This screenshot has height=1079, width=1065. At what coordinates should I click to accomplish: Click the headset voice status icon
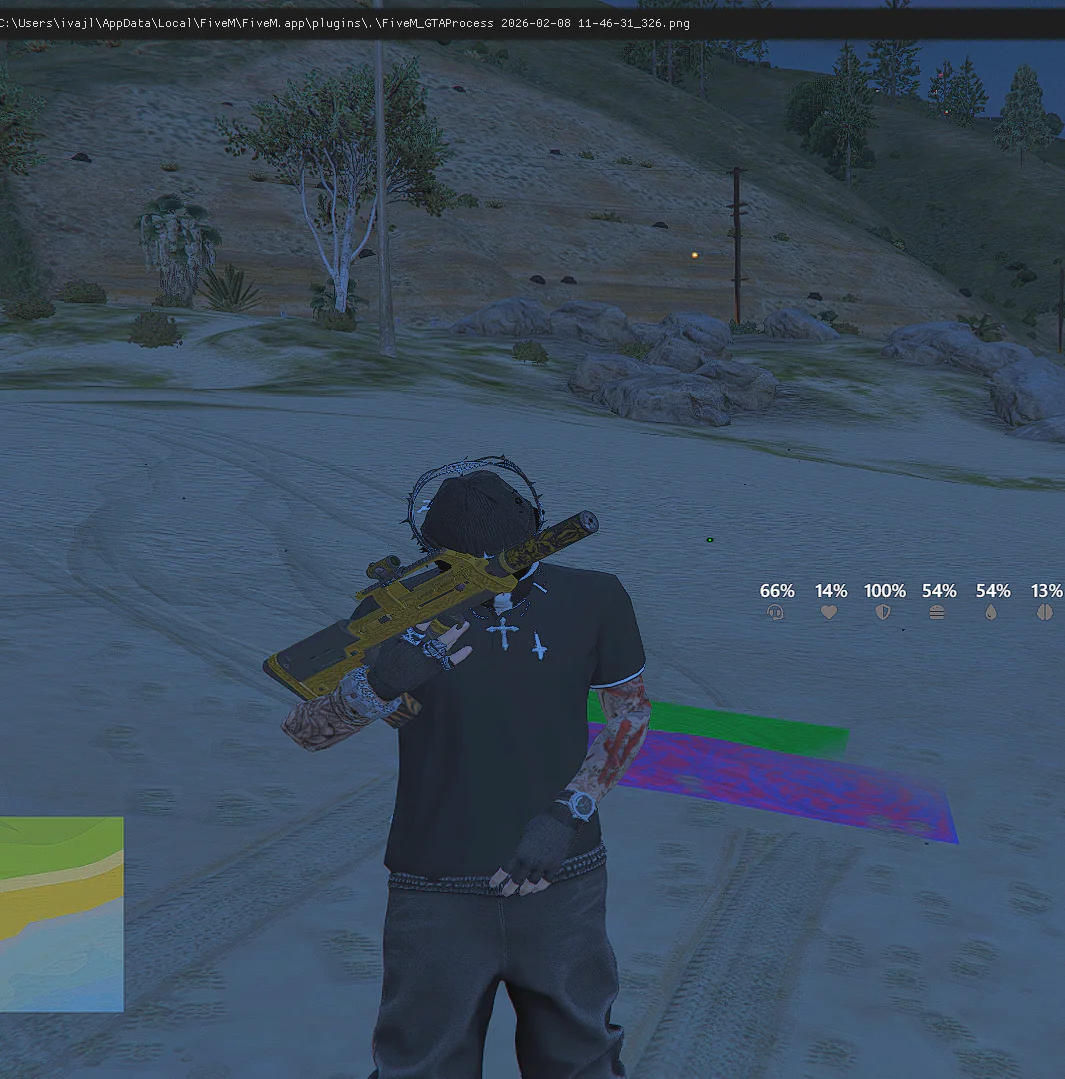tap(776, 612)
